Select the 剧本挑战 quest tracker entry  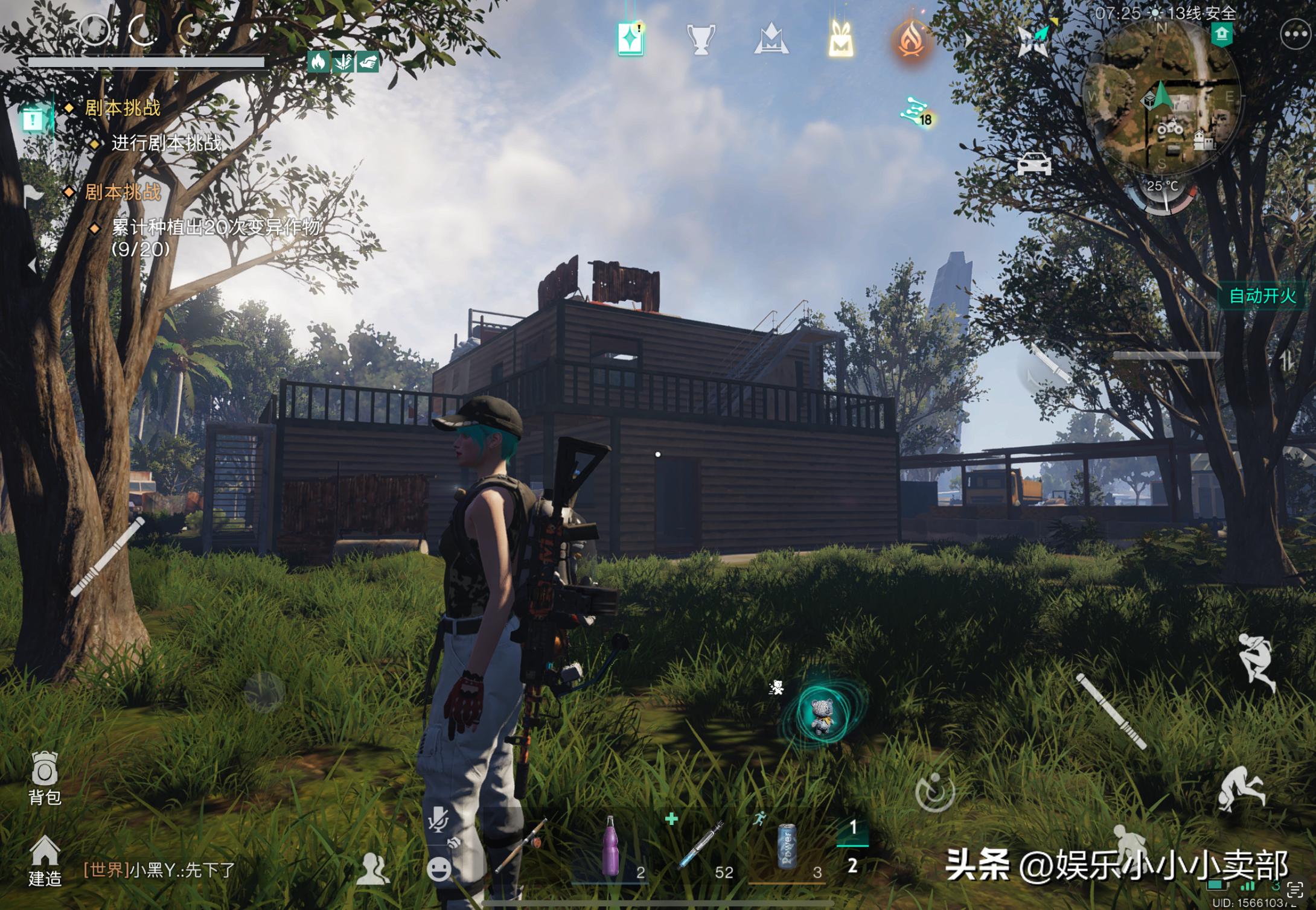tap(123, 109)
